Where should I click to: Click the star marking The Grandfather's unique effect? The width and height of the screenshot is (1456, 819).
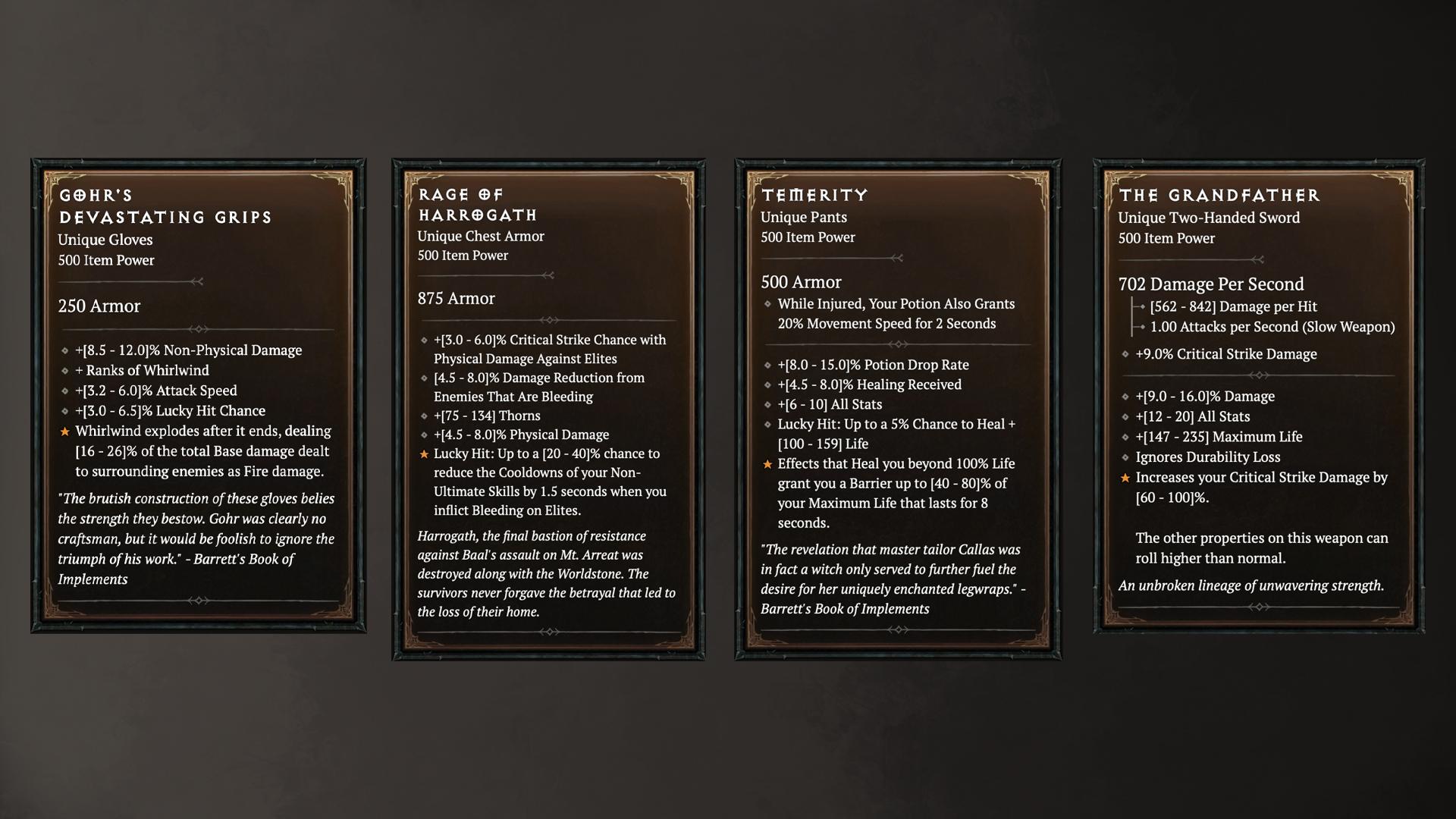(1125, 478)
